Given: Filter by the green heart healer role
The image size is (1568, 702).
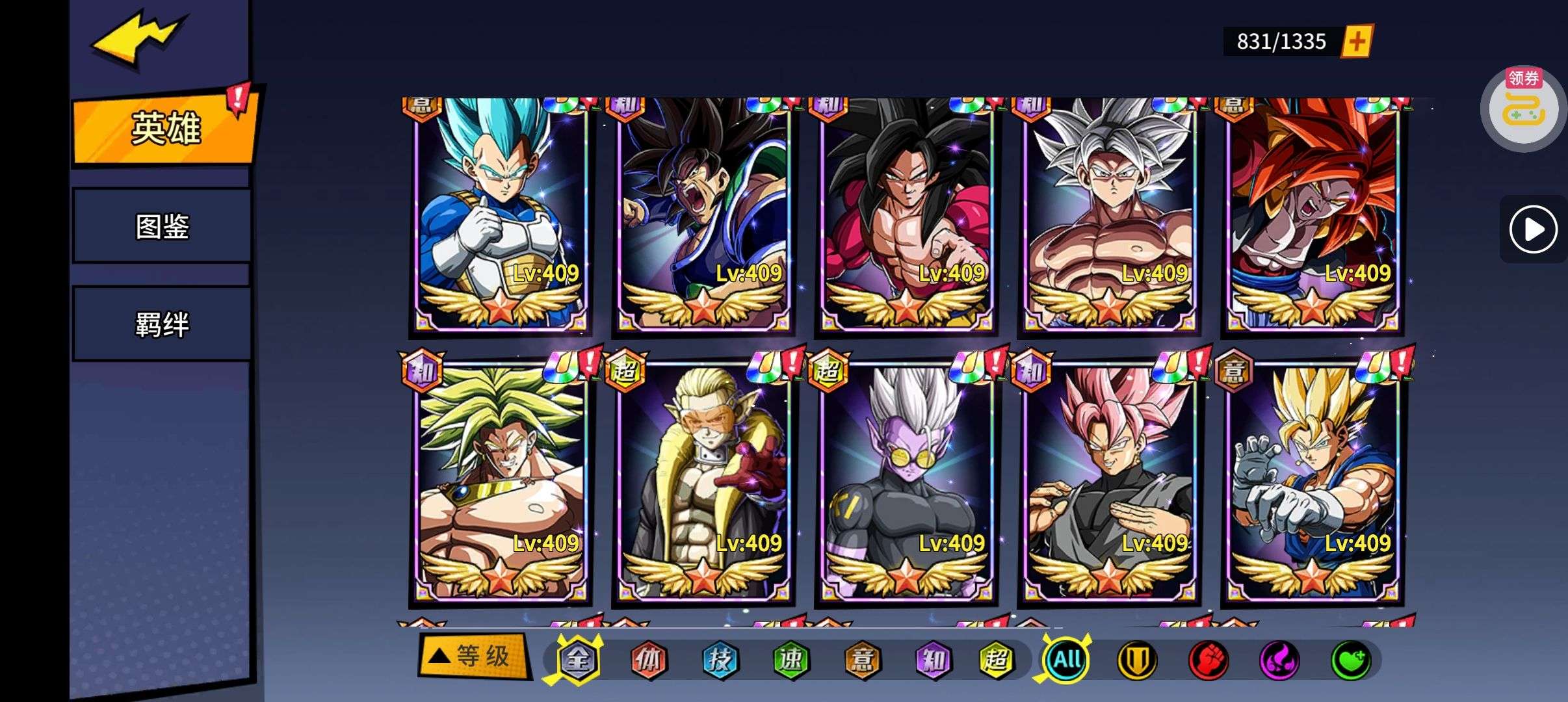Looking at the screenshot, I should 1351,660.
